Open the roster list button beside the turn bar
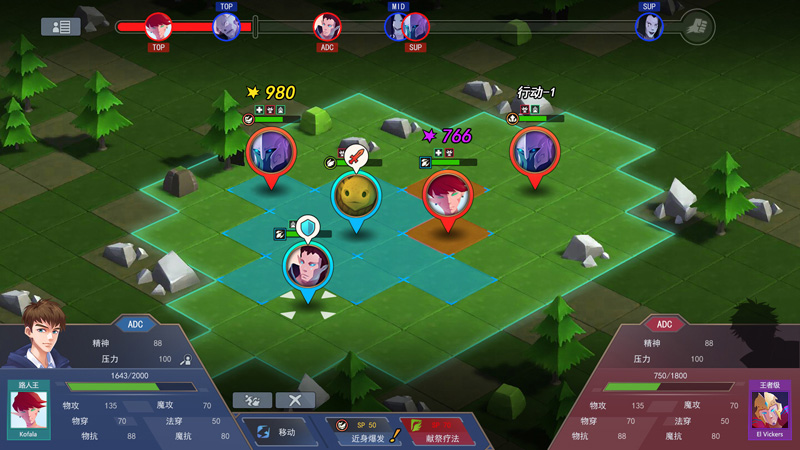This screenshot has height=450, width=800. pyautogui.click(x=60, y=27)
